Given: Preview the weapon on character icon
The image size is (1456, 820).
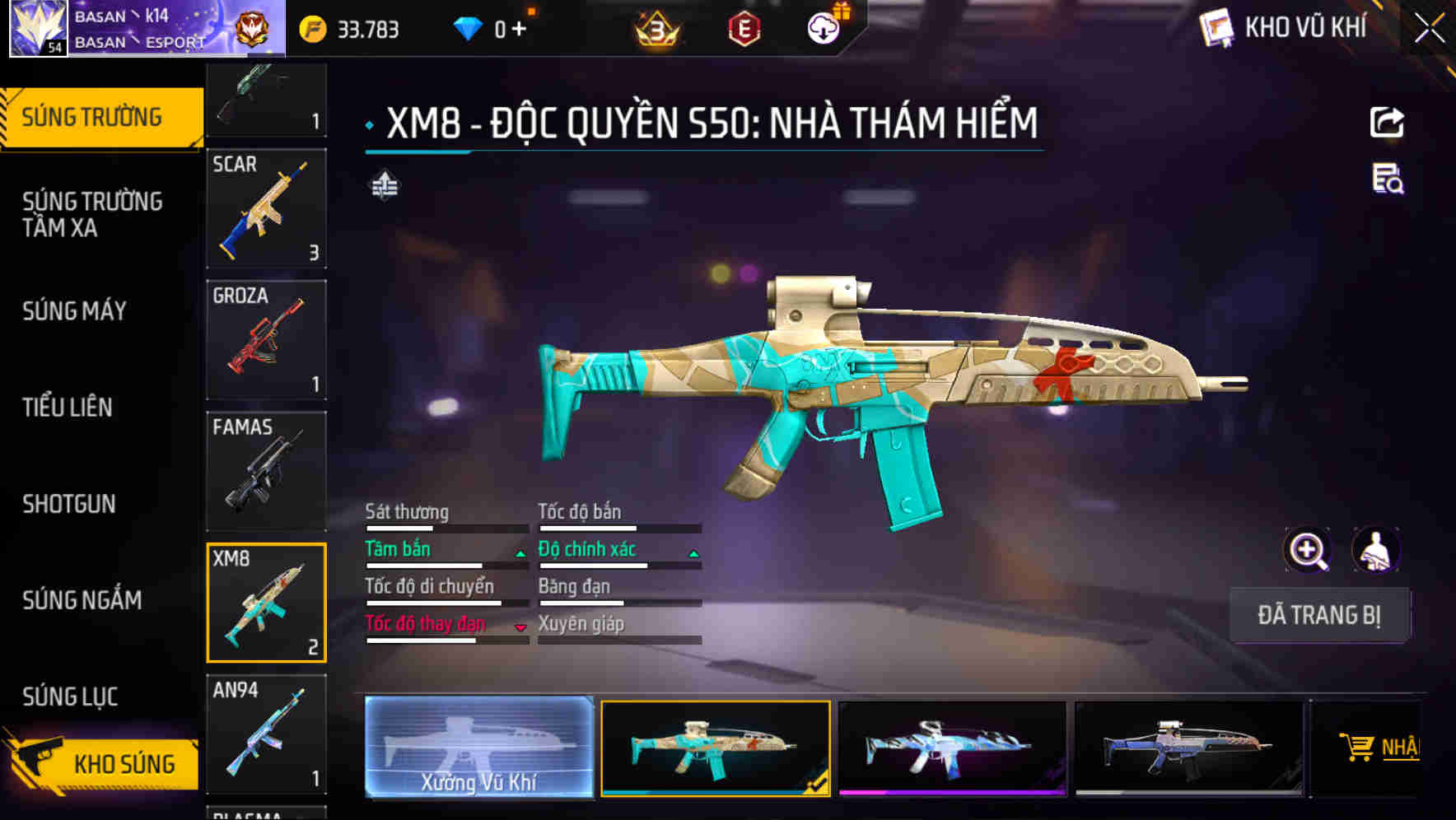Looking at the screenshot, I should pyautogui.click(x=1375, y=550).
